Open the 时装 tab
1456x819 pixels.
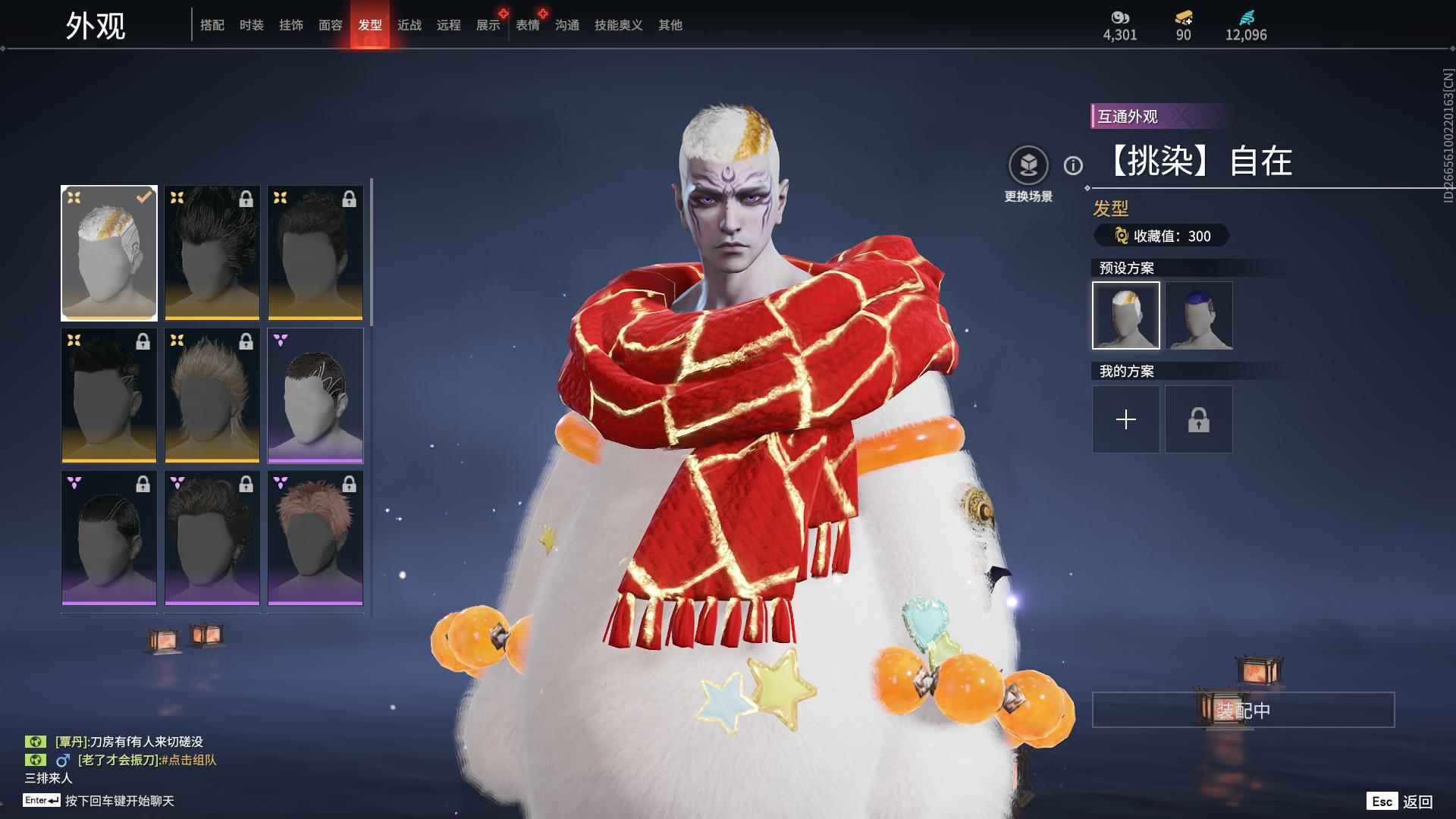[x=252, y=25]
